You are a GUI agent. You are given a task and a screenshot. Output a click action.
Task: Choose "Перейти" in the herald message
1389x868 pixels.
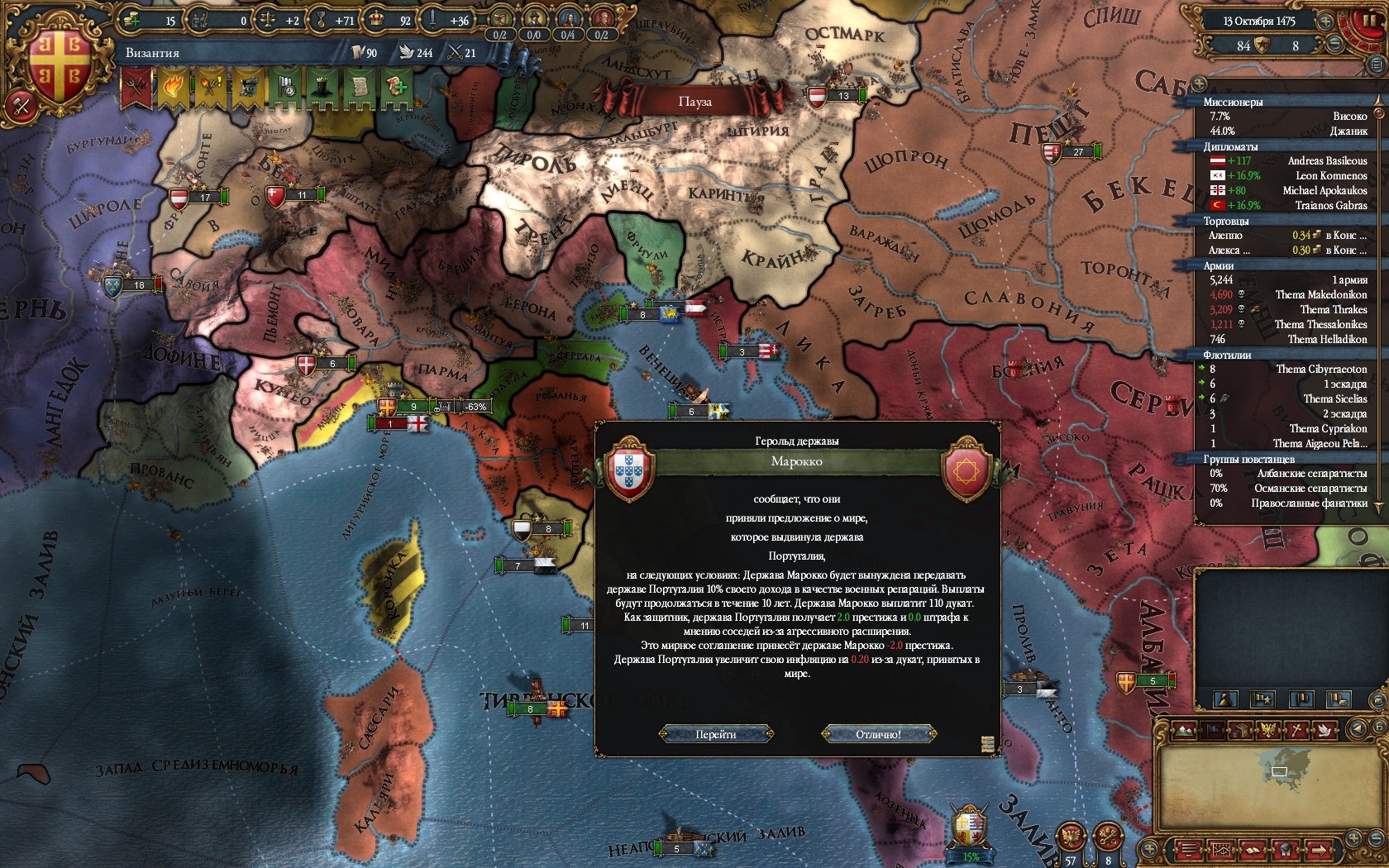(x=716, y=734)
